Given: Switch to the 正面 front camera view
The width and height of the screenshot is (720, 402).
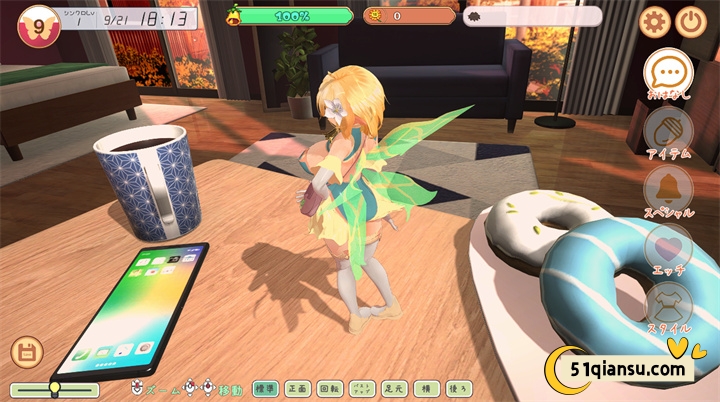Looking at the screenshot, I should [x=297, y=389].
